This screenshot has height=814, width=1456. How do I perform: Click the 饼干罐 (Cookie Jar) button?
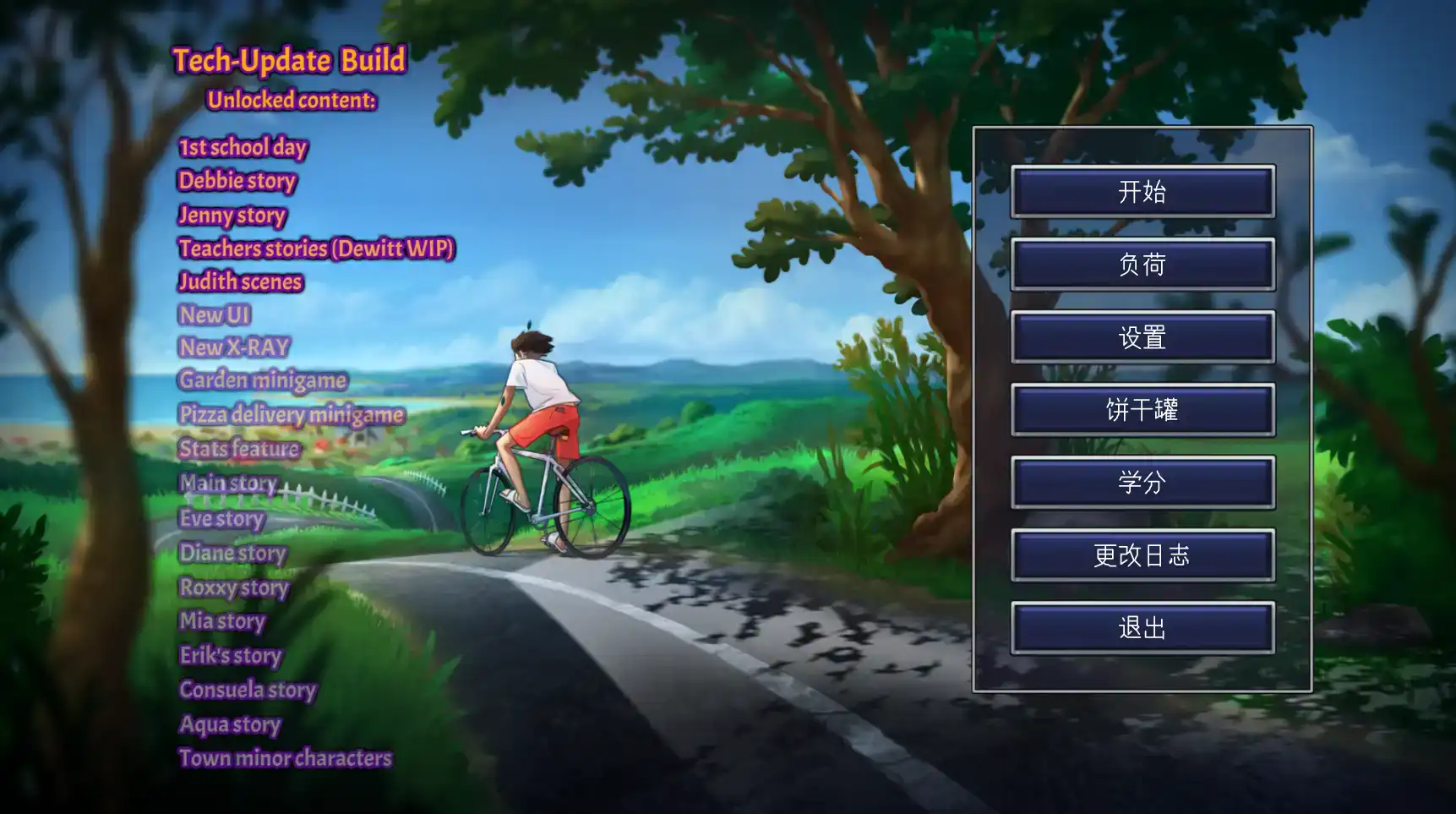click(x=1142, y=410)
